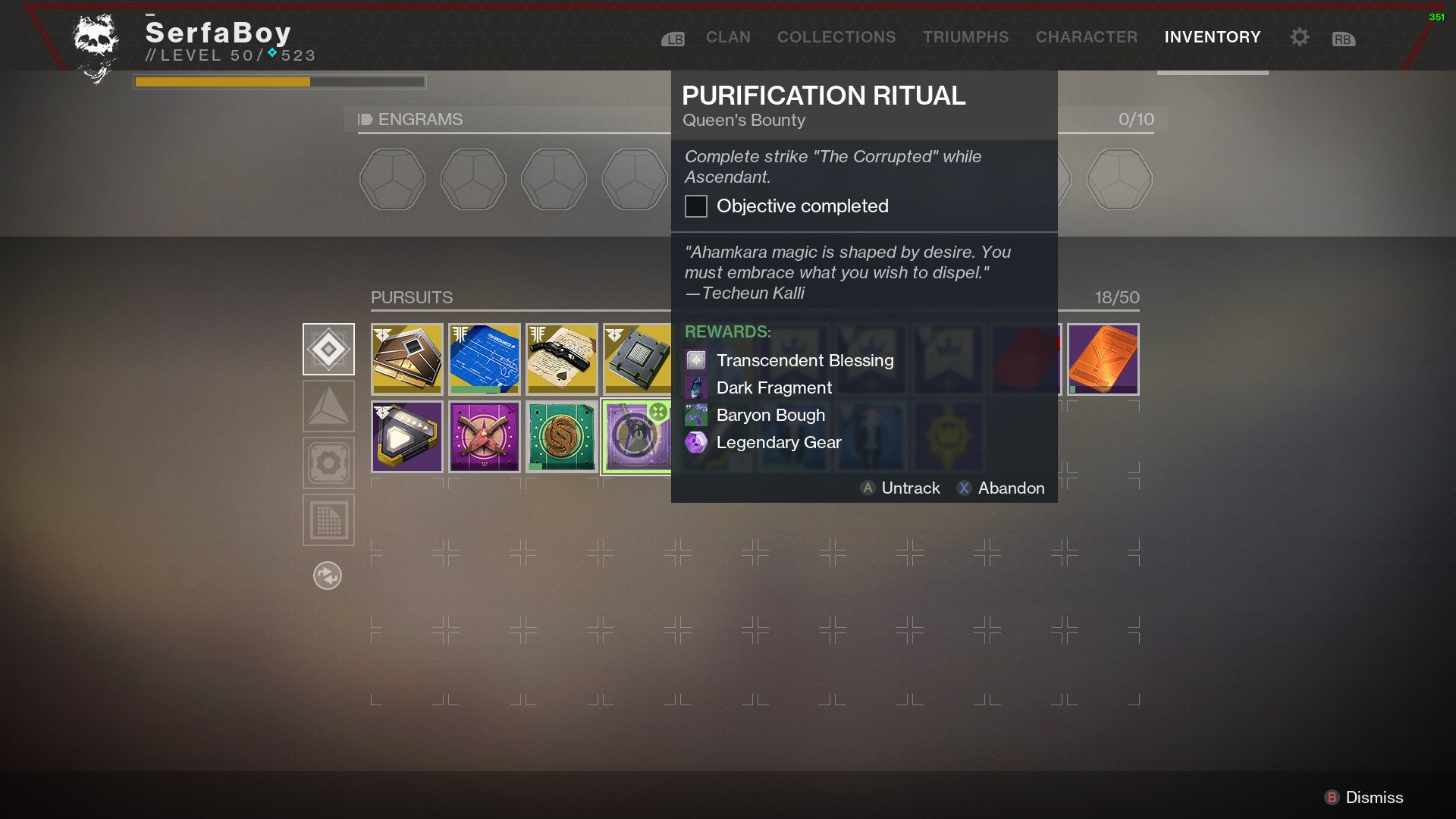Open settings via the gear icon
Viewport: 1456px width, 819px height.
point(1299,37)
